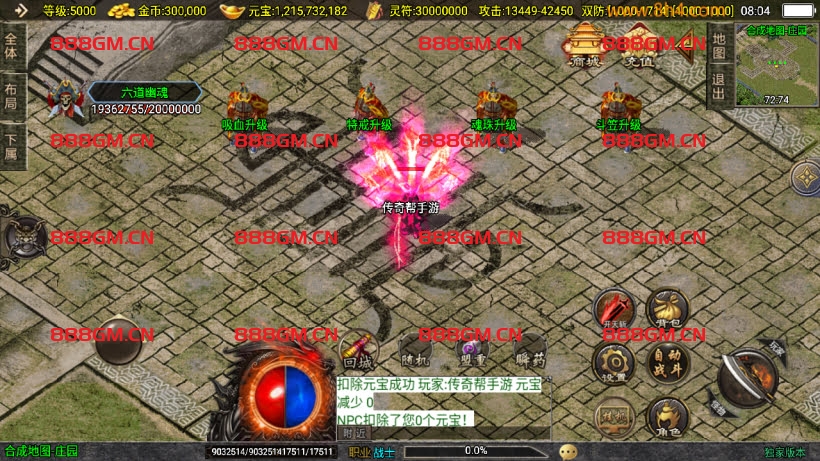Activate the 盟重 teleport slot
Screen dimensions: 820x461
(x=472, y=351)
